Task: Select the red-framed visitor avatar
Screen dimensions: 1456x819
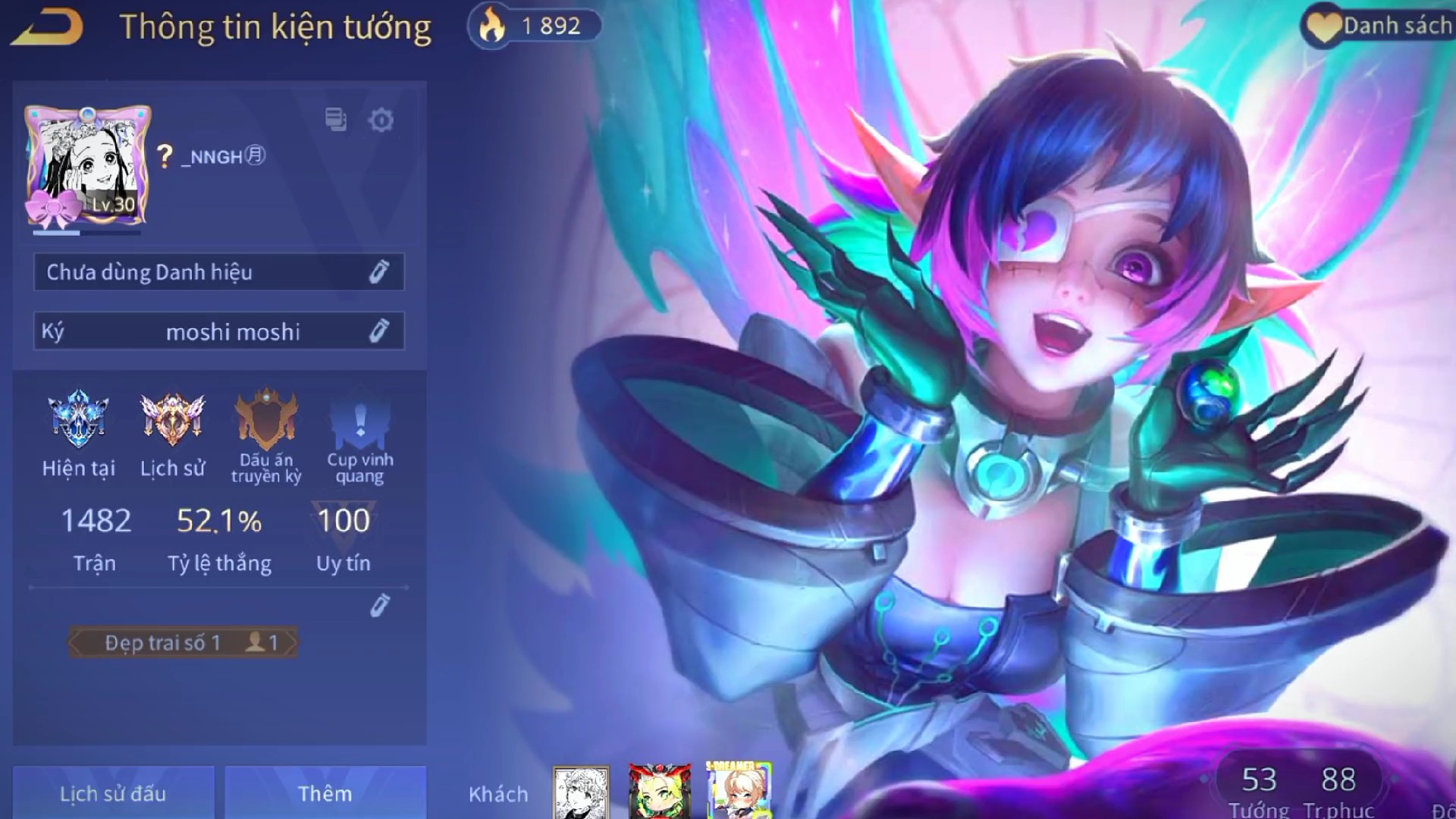Action: point(659,792)
